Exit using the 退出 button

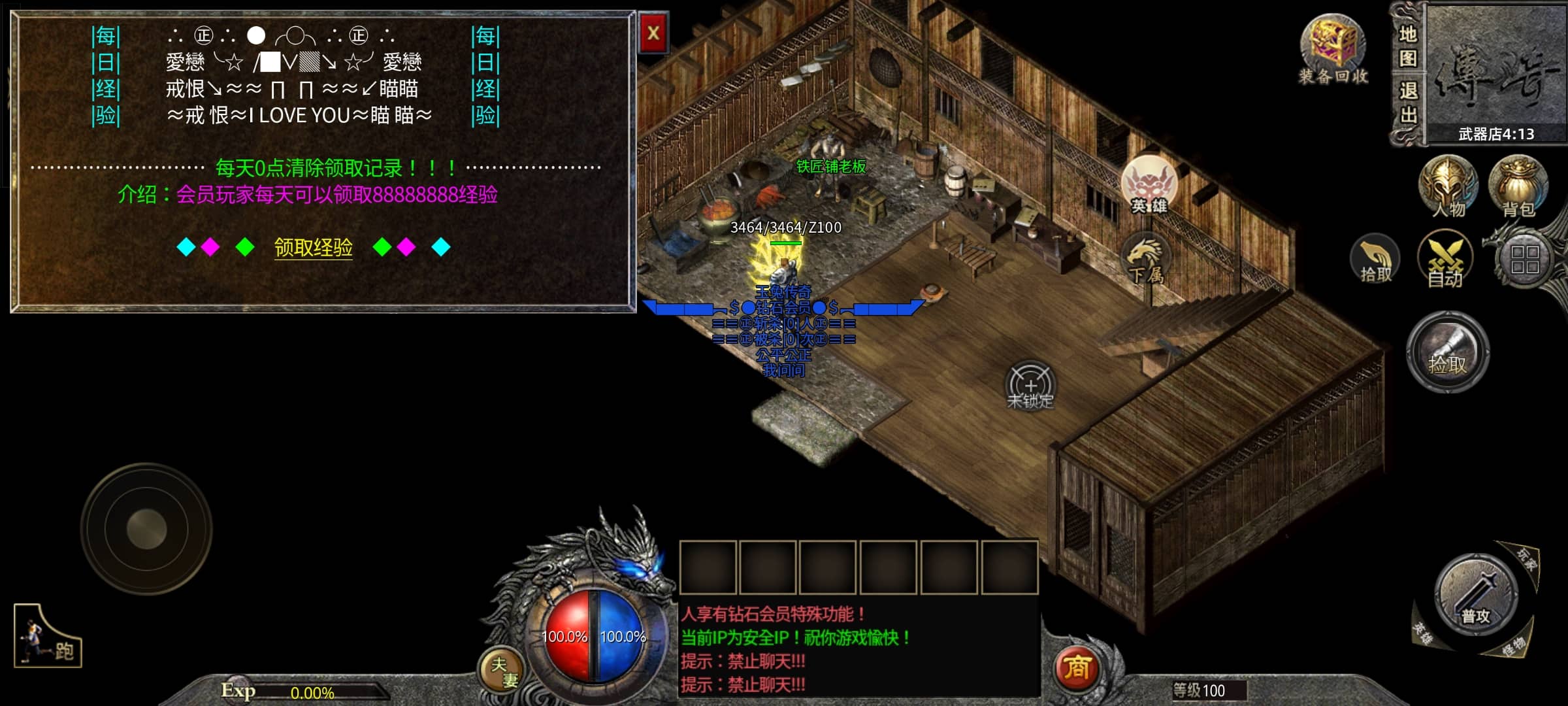point(1407,103)
